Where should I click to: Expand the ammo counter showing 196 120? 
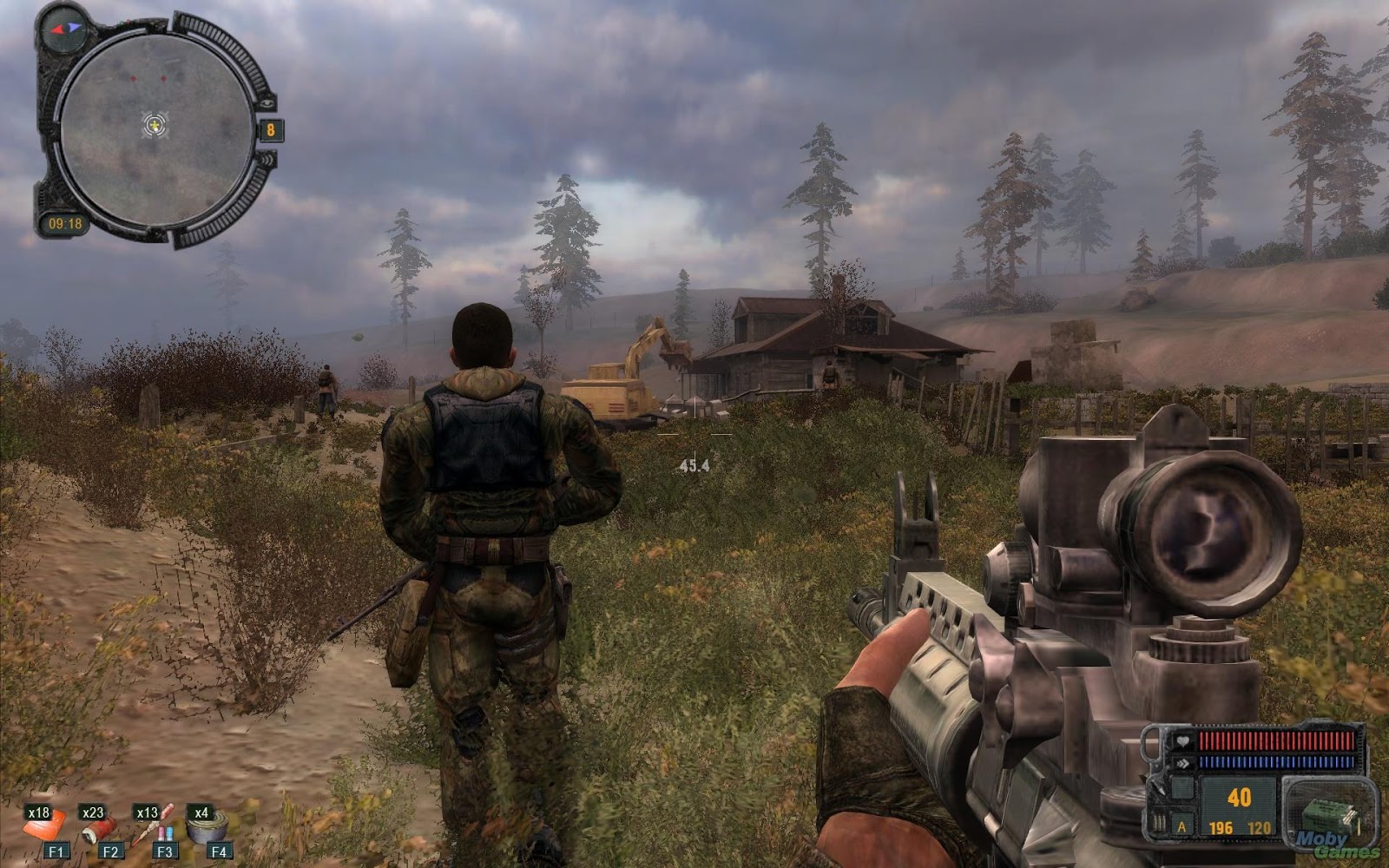(1238, 828)
